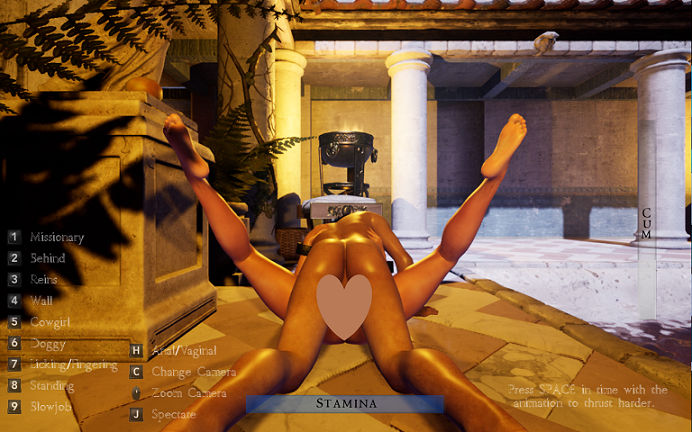692x432 pixels.
Task: Choose the Behind option
Action: 47,258
